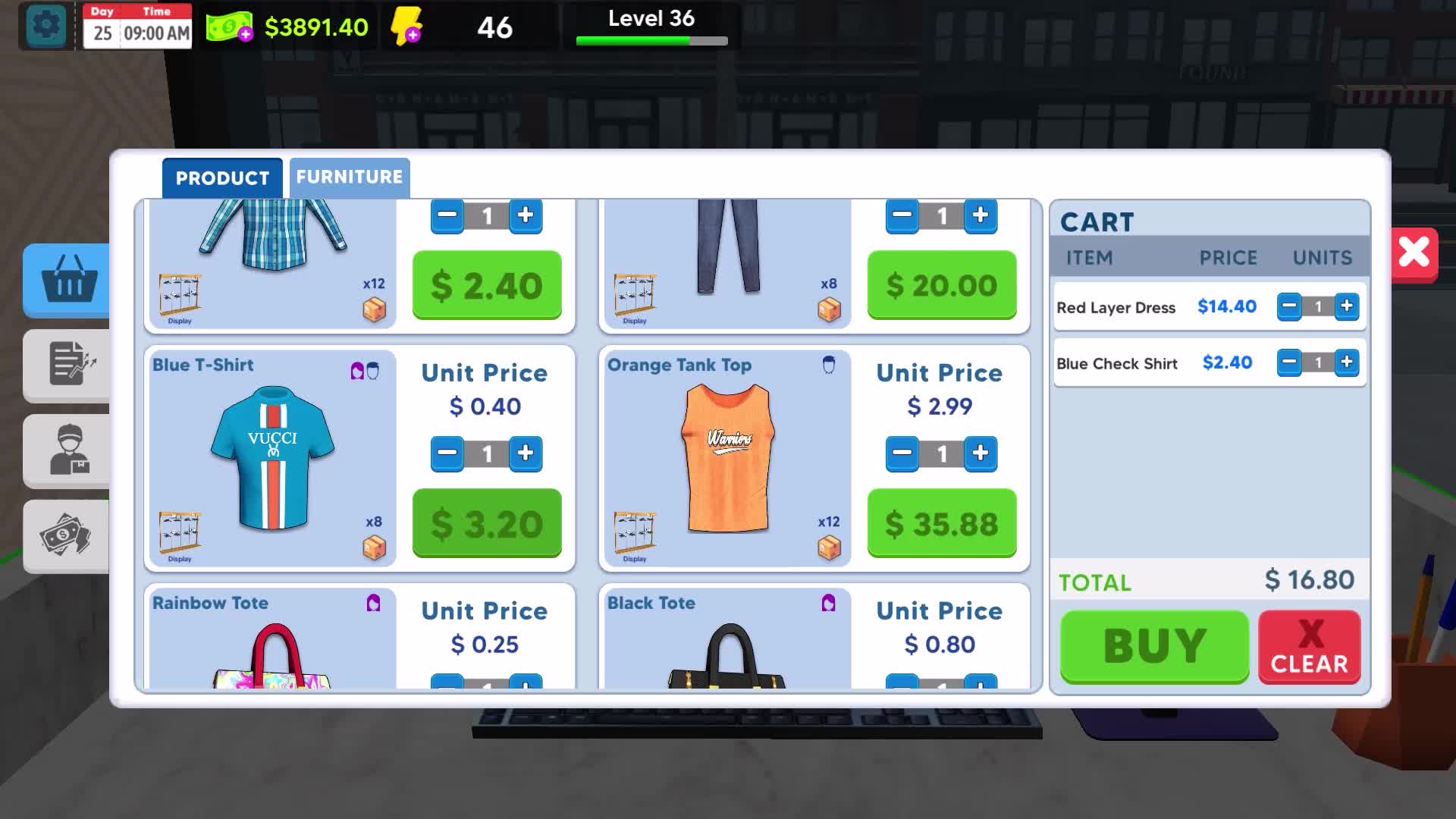Decrease Blue Check Shirt units in cart

click(x=1288, y=362)
